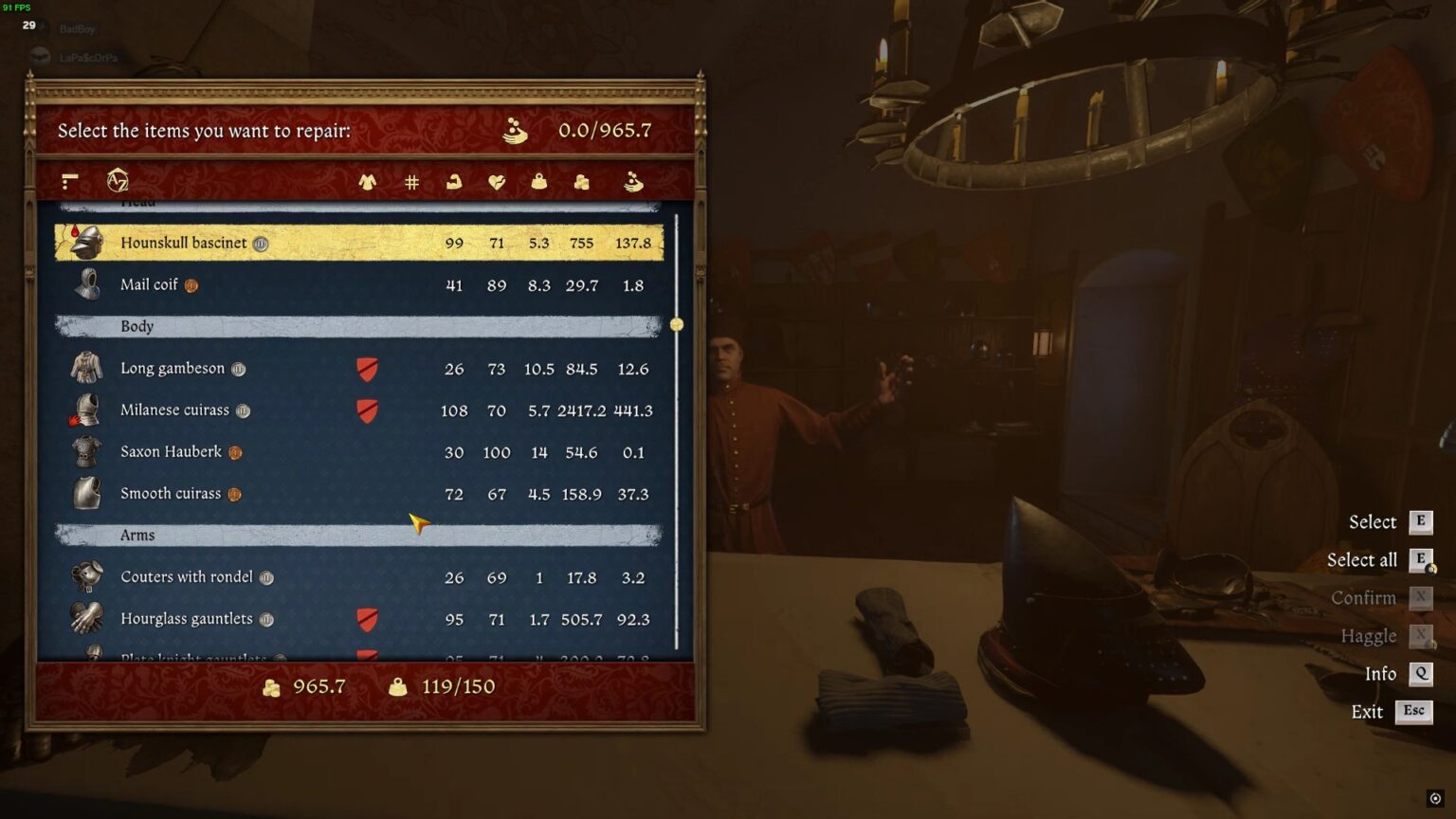Click the Select all option
The width and height of the screenshot is (1456, 819).
pos(1360,559)
